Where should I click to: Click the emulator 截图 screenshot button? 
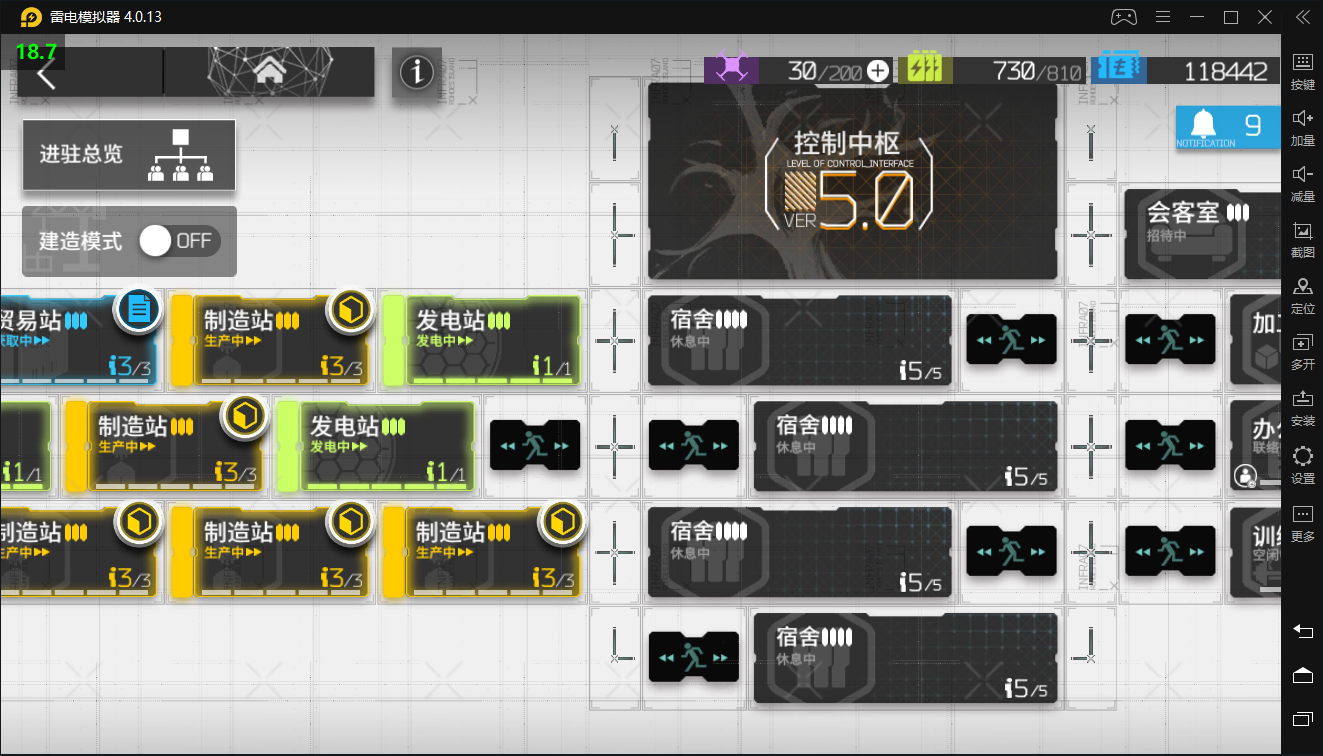[1302, 239]
